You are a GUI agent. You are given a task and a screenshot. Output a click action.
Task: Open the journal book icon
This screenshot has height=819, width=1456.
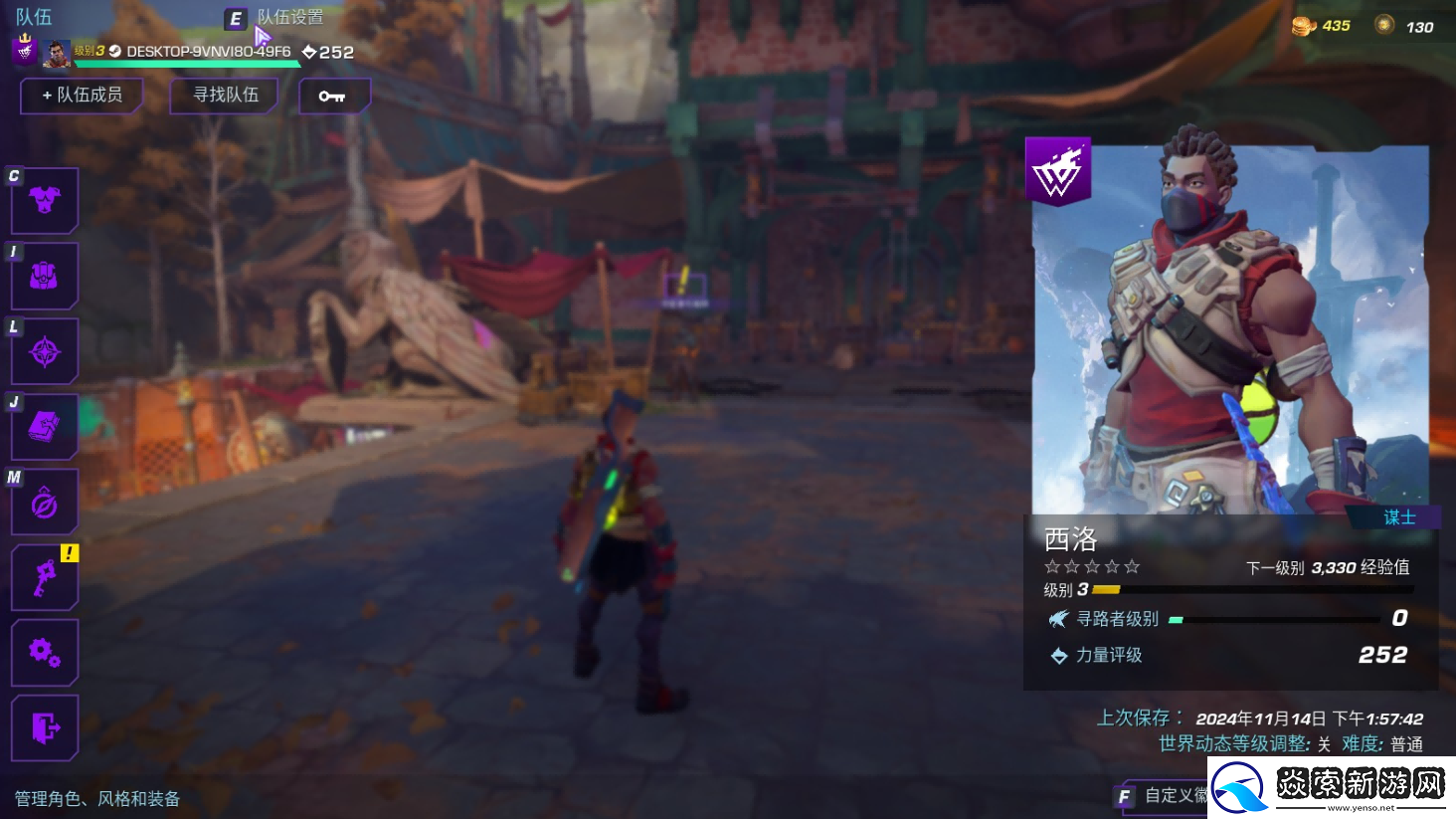[x=45, y=427]
